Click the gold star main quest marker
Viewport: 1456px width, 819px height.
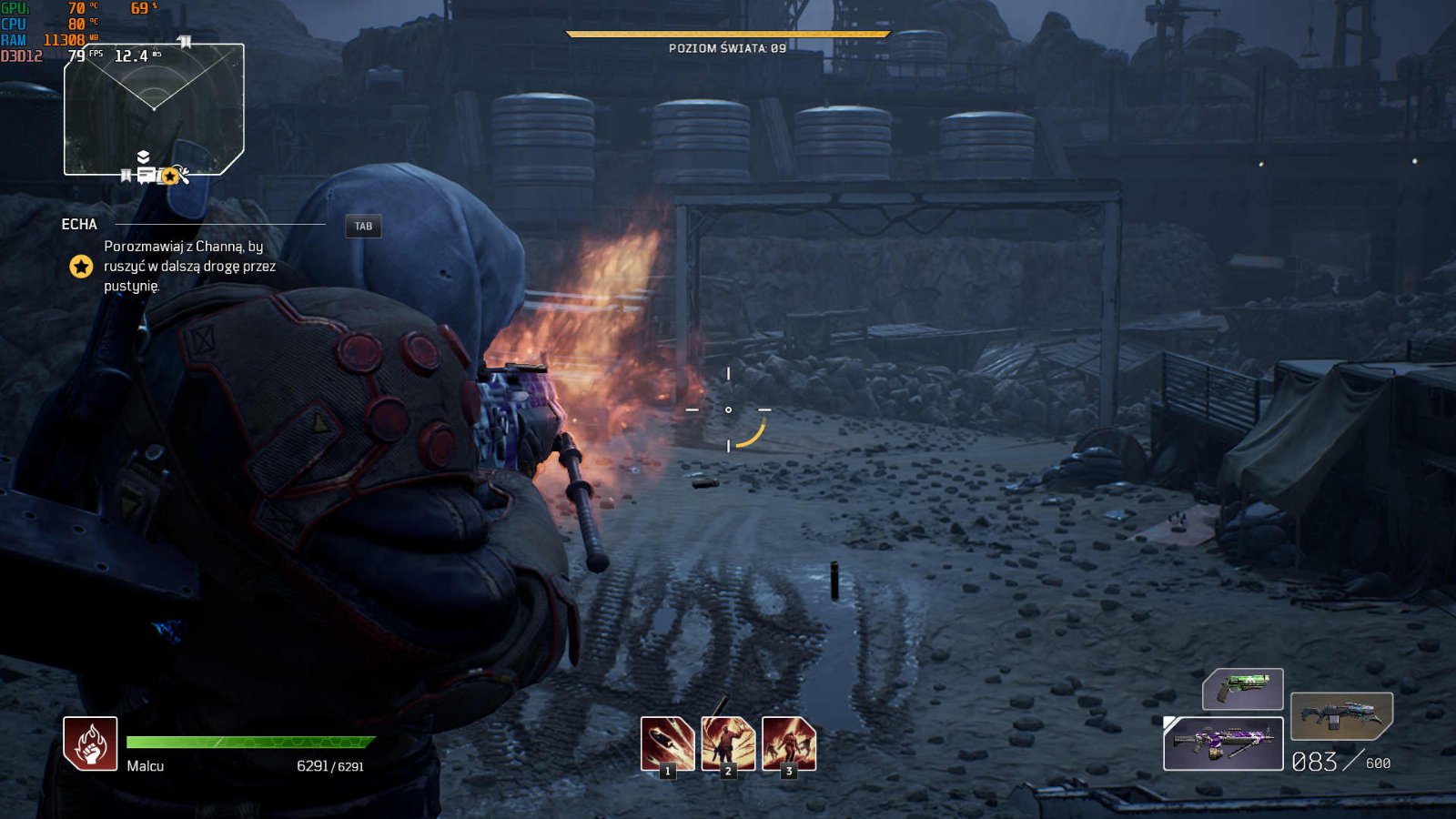(x=81, y=267)
